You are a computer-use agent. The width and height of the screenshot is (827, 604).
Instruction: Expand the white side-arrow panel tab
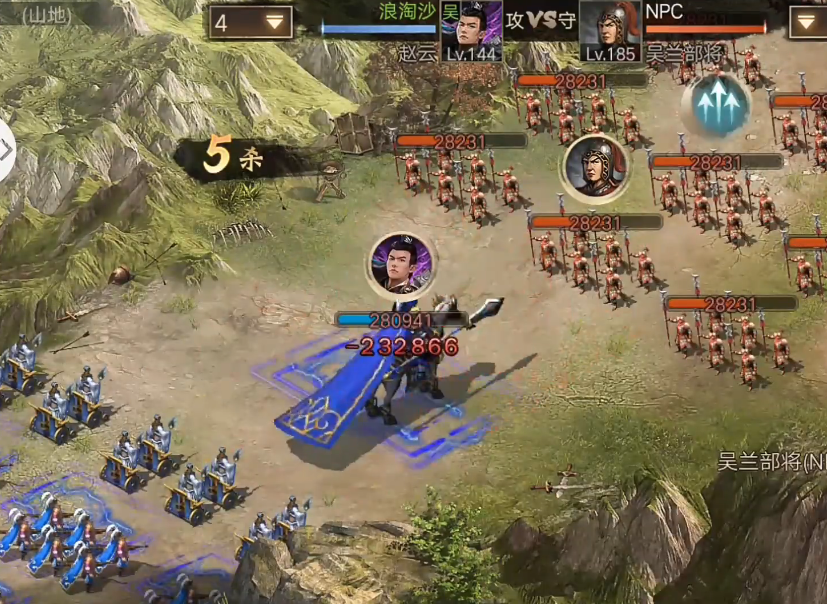tap(6, 152)
